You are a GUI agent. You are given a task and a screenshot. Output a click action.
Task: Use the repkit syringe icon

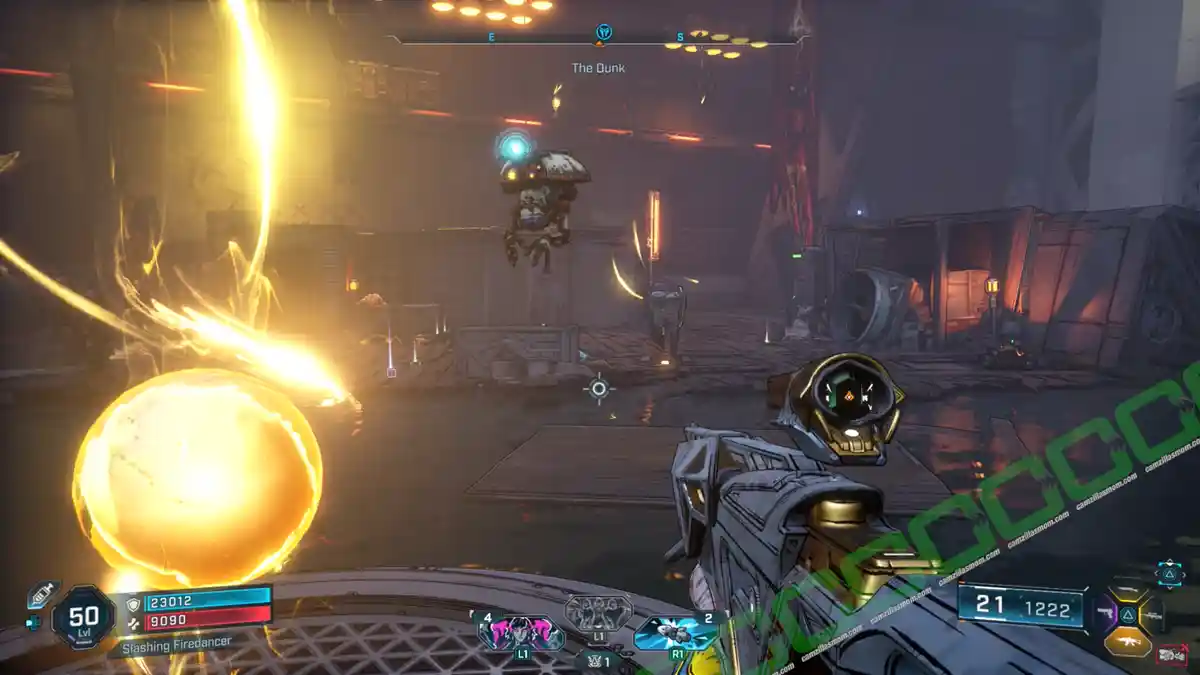(41, 594)
